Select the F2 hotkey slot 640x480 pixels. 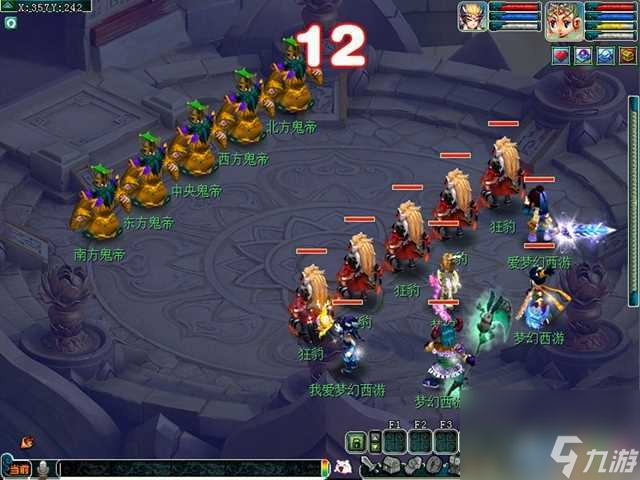point(420,441)
